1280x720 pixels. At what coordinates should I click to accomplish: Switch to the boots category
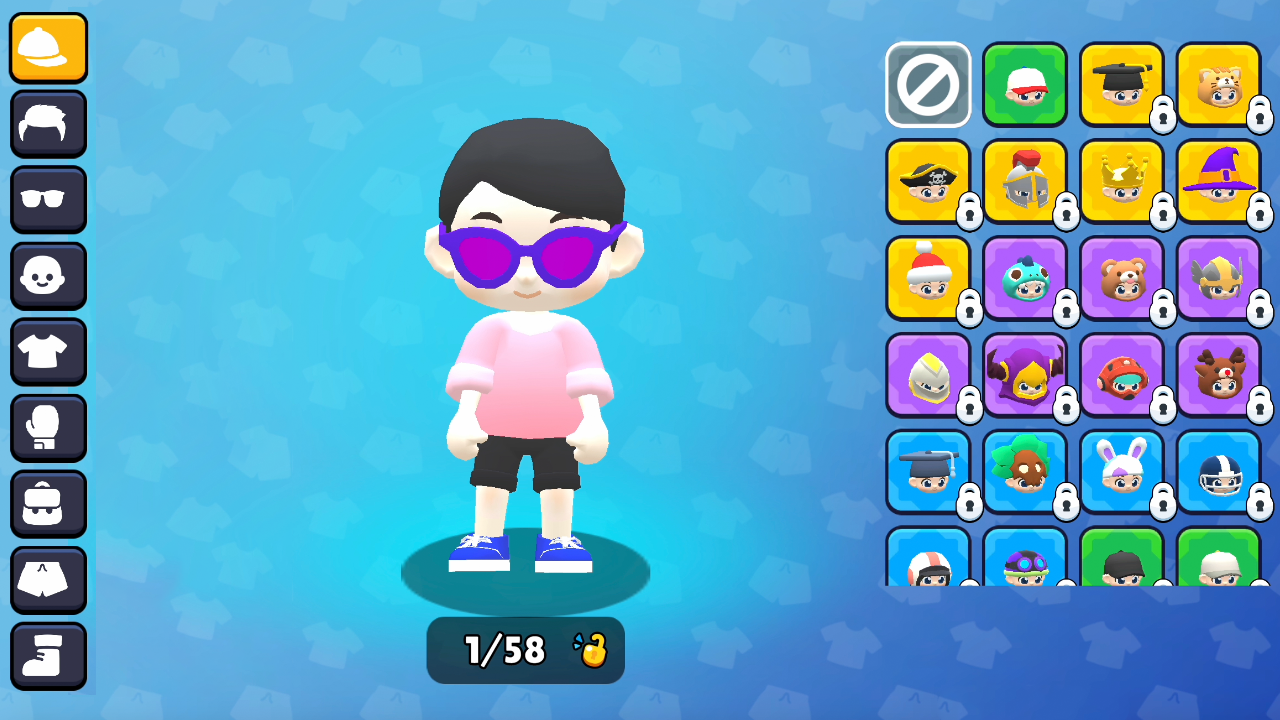49,656
